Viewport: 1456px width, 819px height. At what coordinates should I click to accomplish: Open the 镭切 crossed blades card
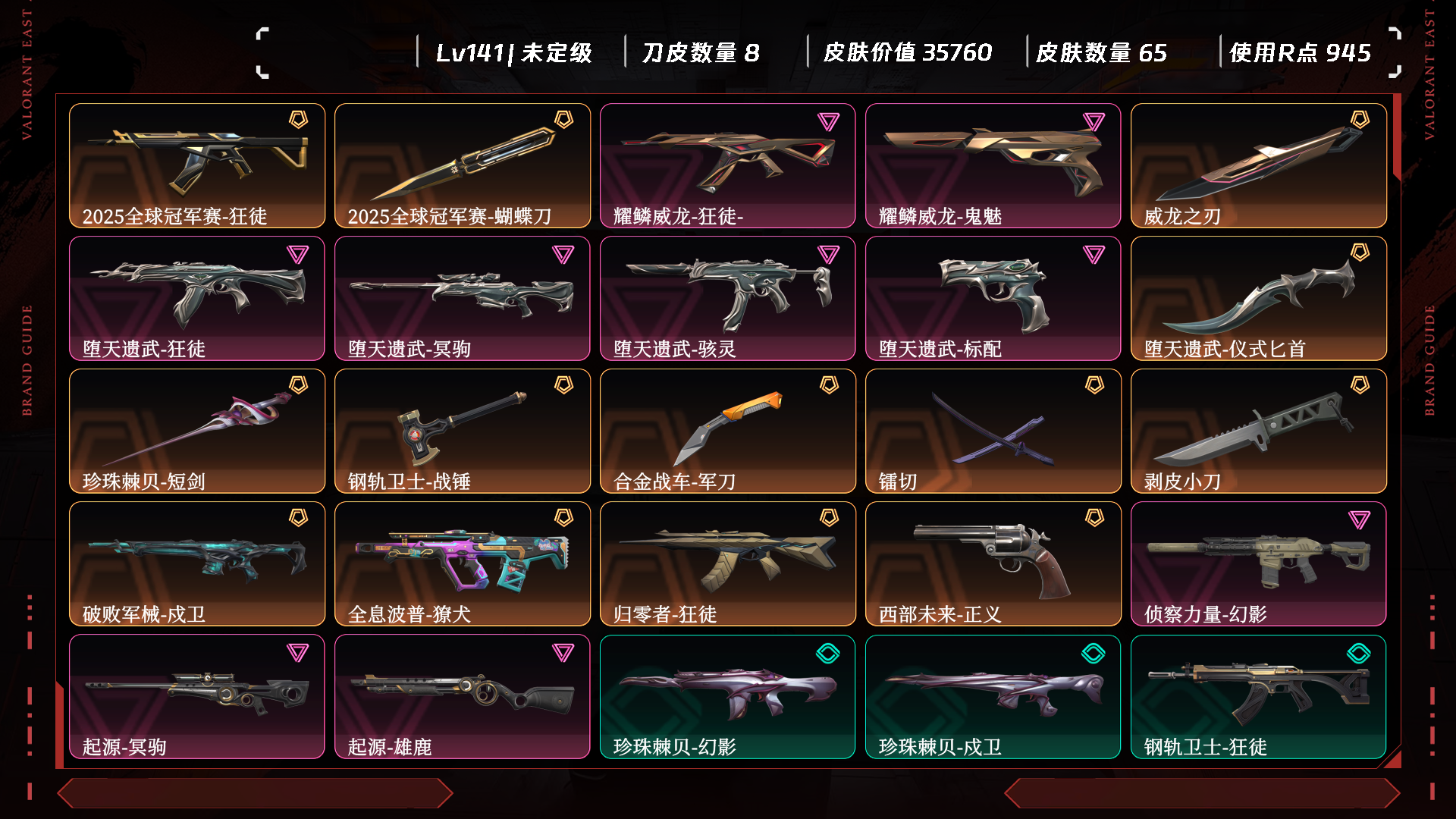pos(993,431)
